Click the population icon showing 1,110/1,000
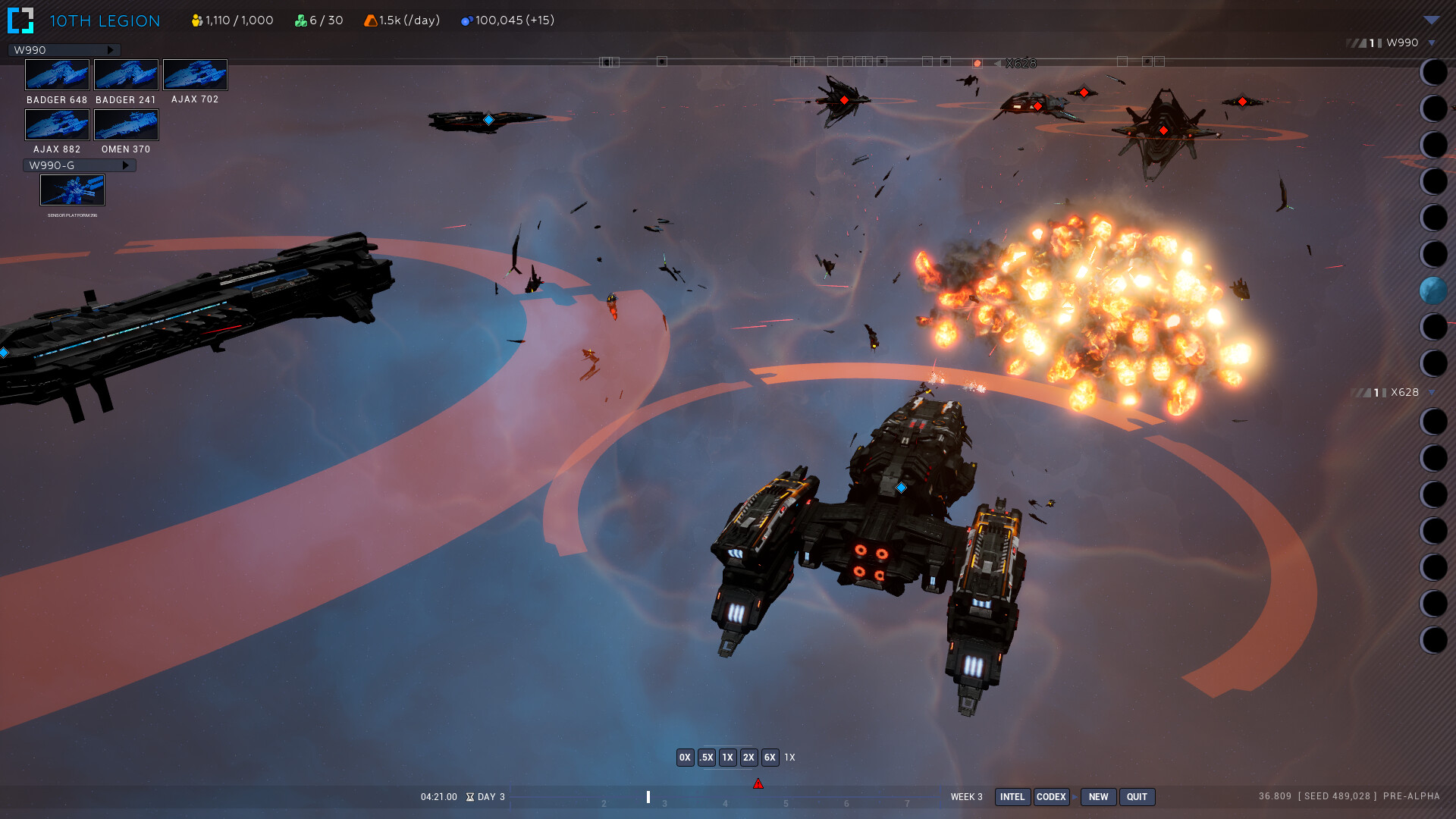1456x819 pixels. pos(195,20)
